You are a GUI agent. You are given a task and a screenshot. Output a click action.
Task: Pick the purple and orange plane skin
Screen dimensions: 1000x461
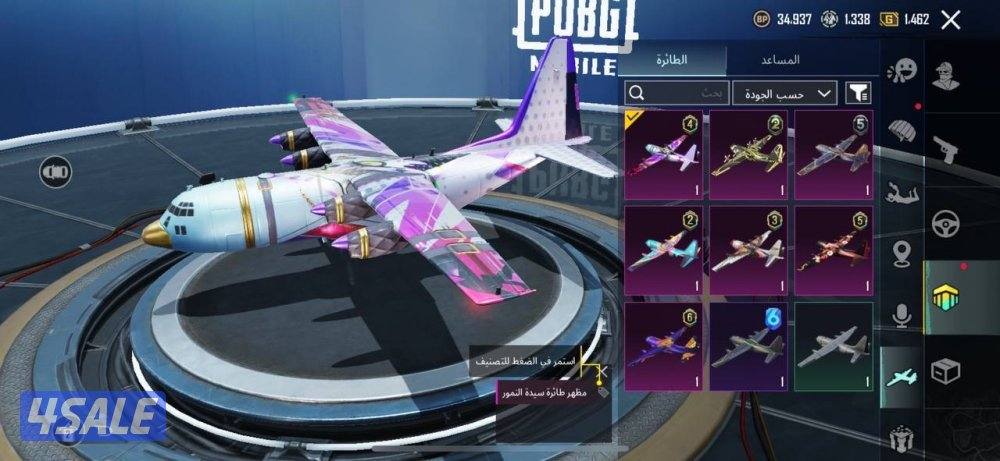[662, 345]
